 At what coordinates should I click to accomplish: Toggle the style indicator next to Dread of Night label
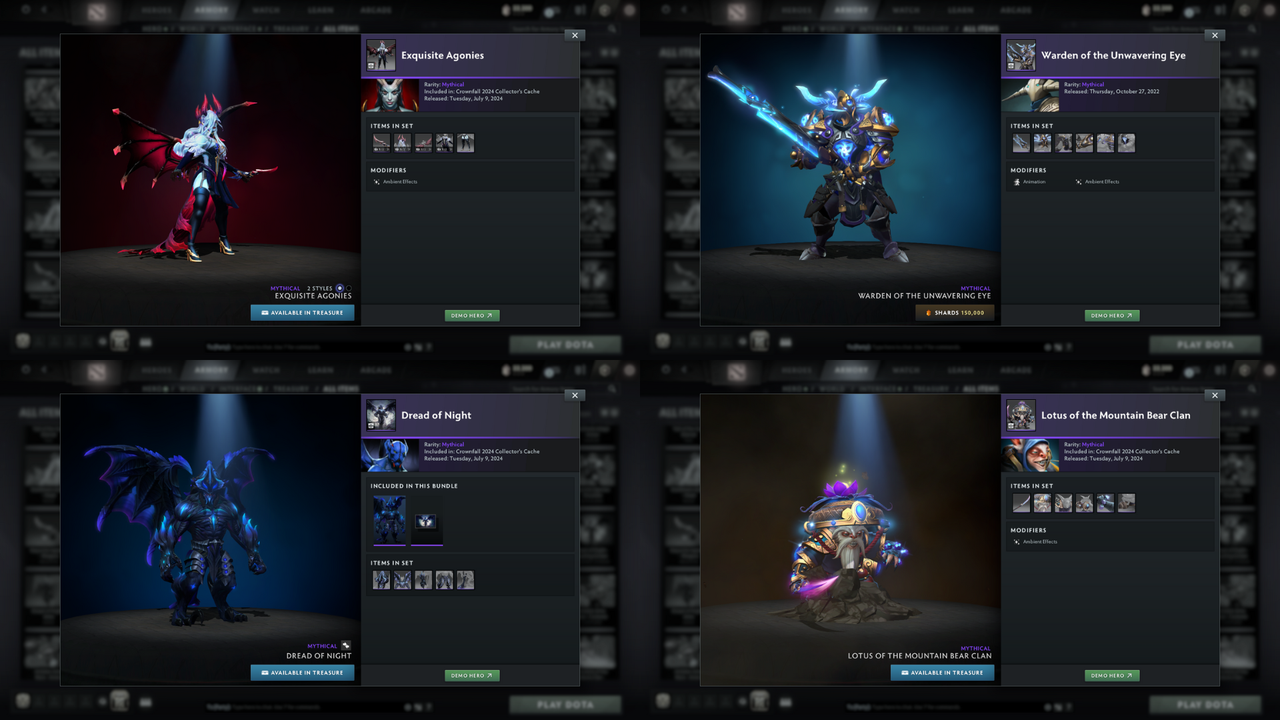[347, 645]
